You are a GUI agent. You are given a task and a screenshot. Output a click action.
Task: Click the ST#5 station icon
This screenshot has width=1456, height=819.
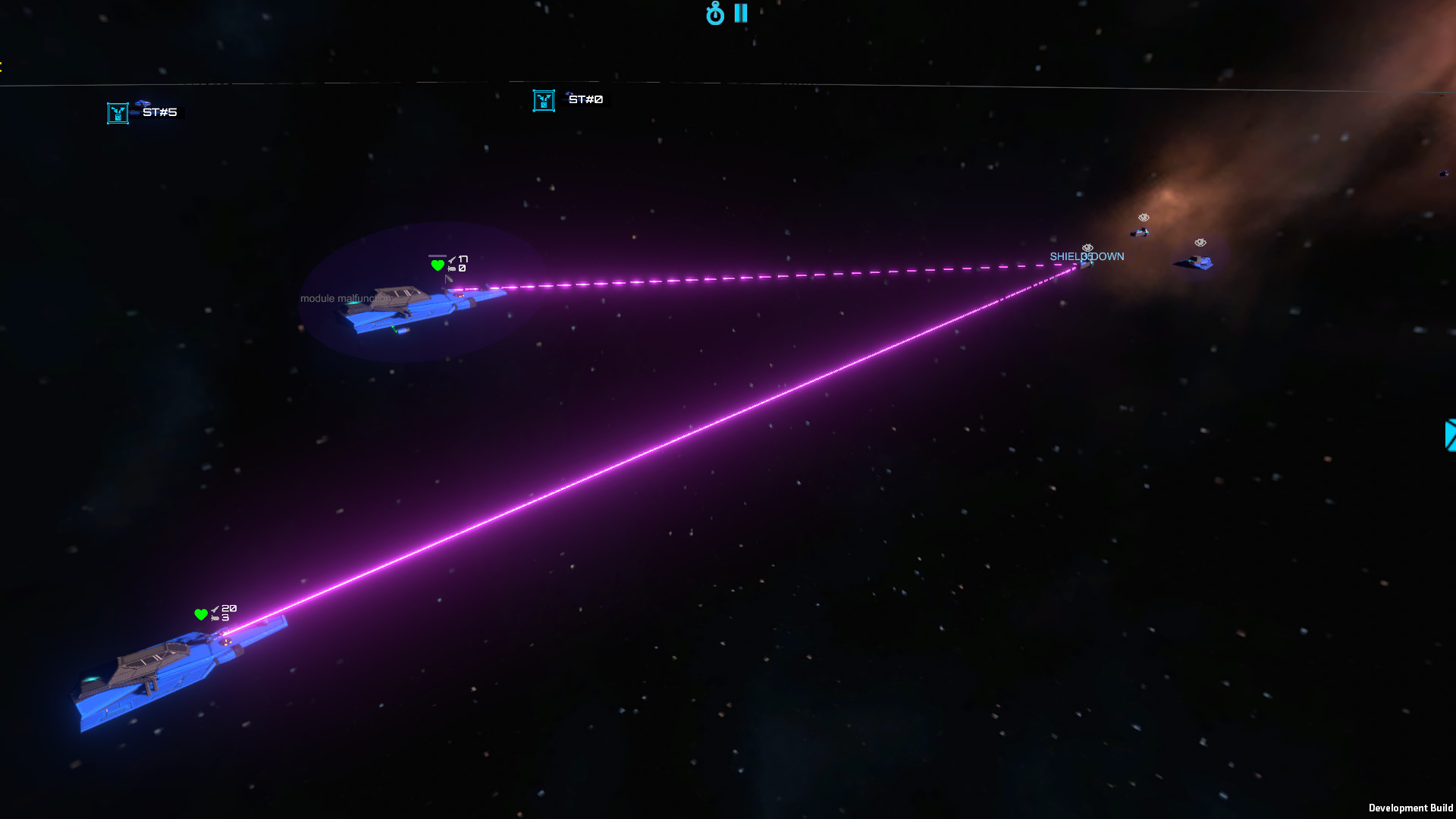click(118, 111)
